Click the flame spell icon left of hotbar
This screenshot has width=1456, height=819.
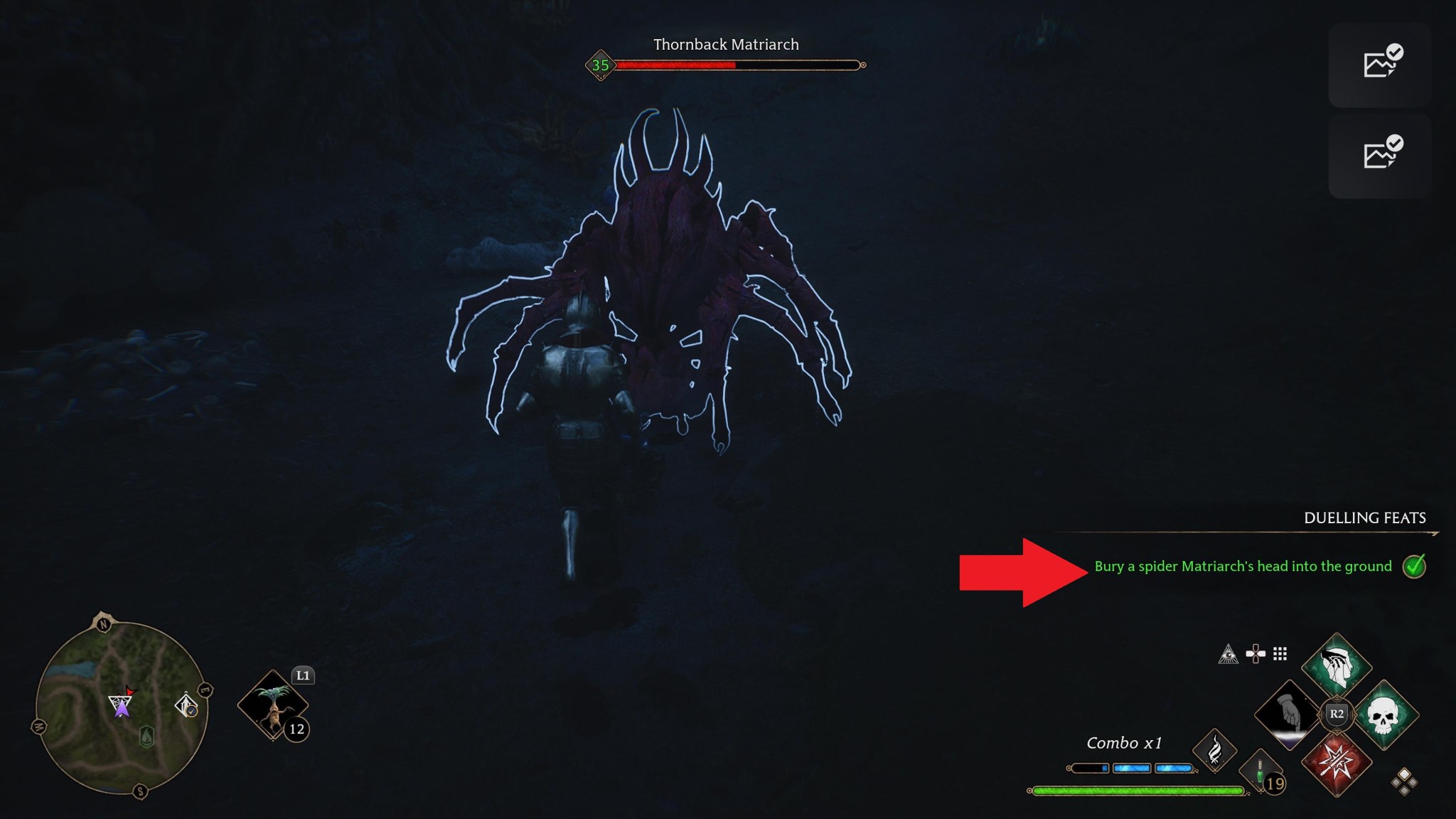[1214, 751]
